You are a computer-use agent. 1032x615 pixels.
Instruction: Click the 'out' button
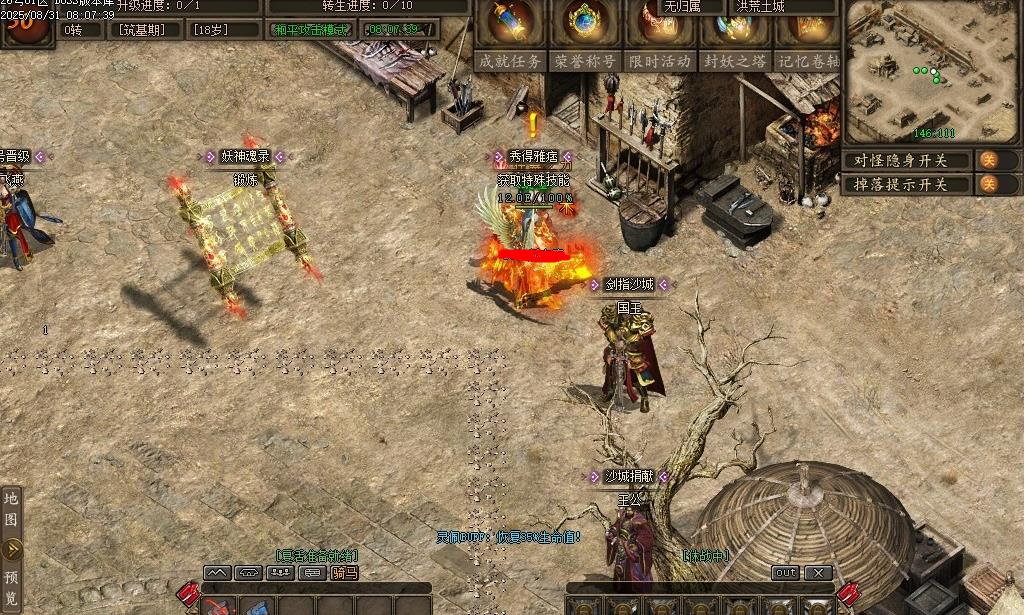[785, 573]
